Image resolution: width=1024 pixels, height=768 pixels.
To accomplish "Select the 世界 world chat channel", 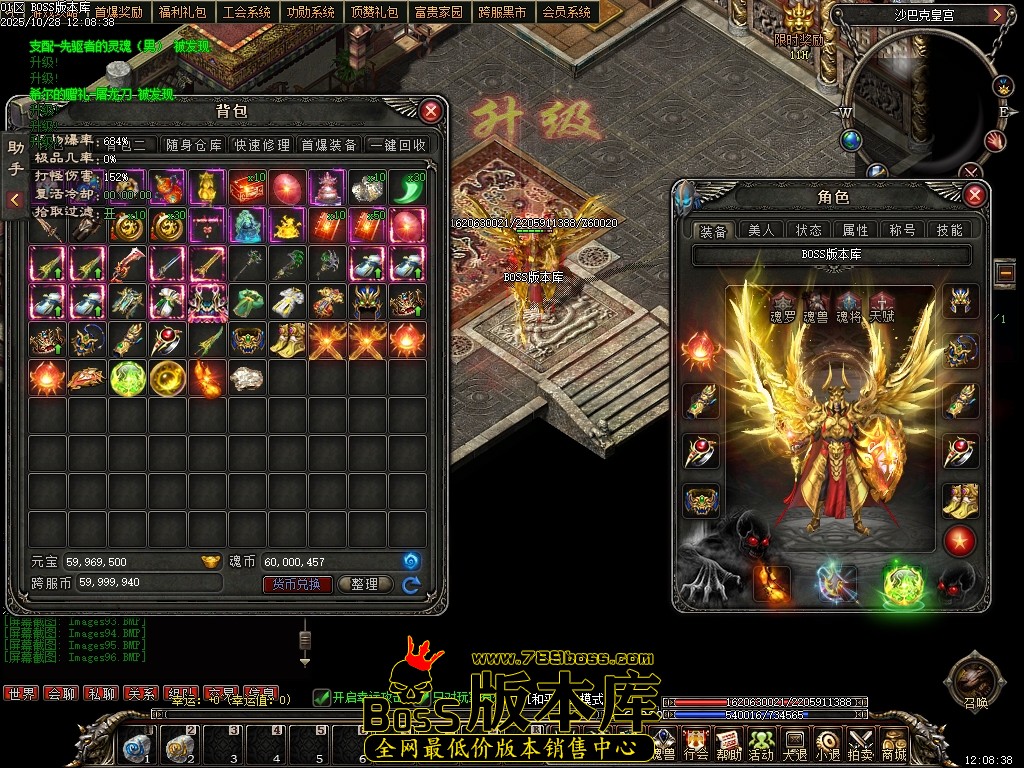I will (20, 693).
